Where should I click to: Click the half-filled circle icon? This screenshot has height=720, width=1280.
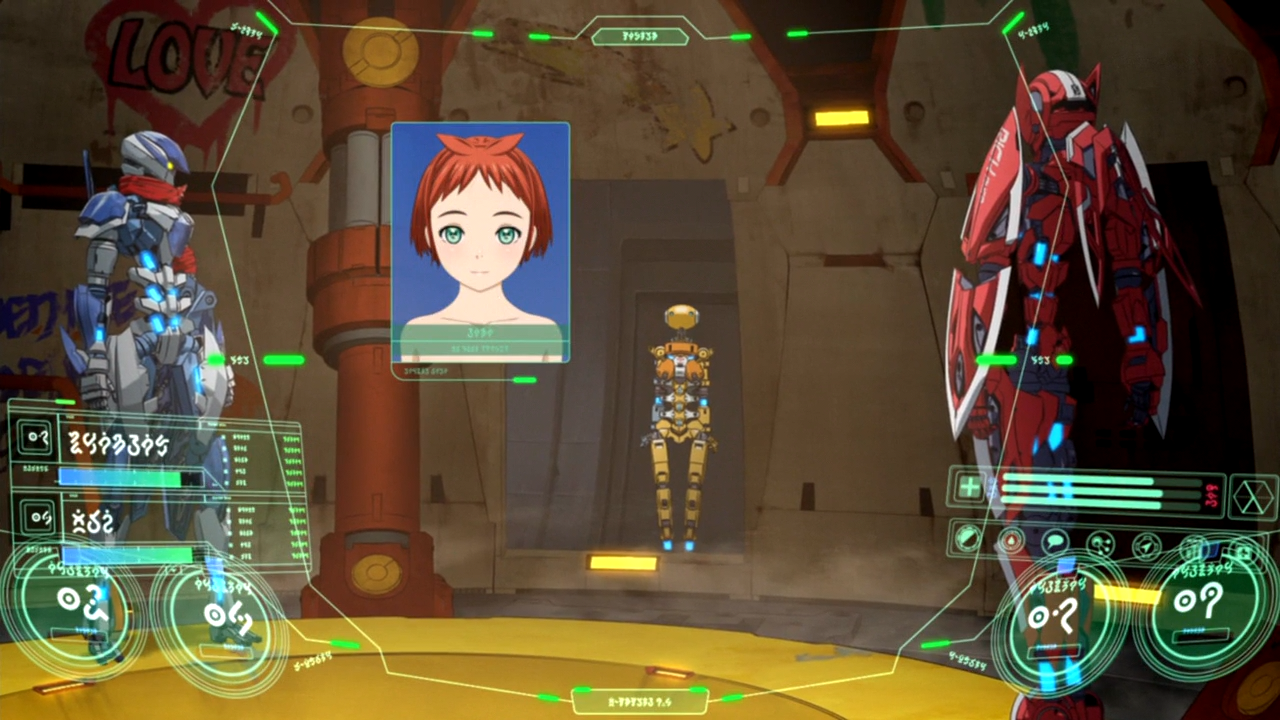(x=966, y=539)
